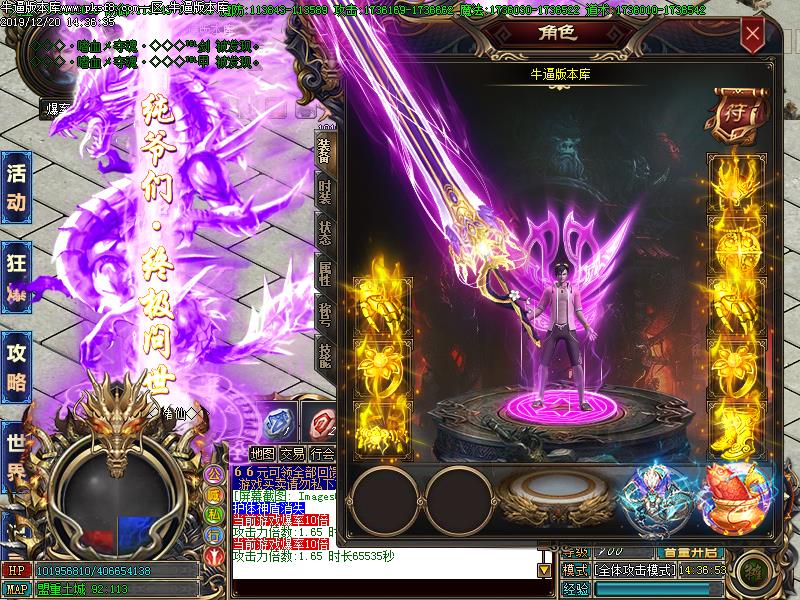Select the 状态 status tab

[x=325, y=232]
